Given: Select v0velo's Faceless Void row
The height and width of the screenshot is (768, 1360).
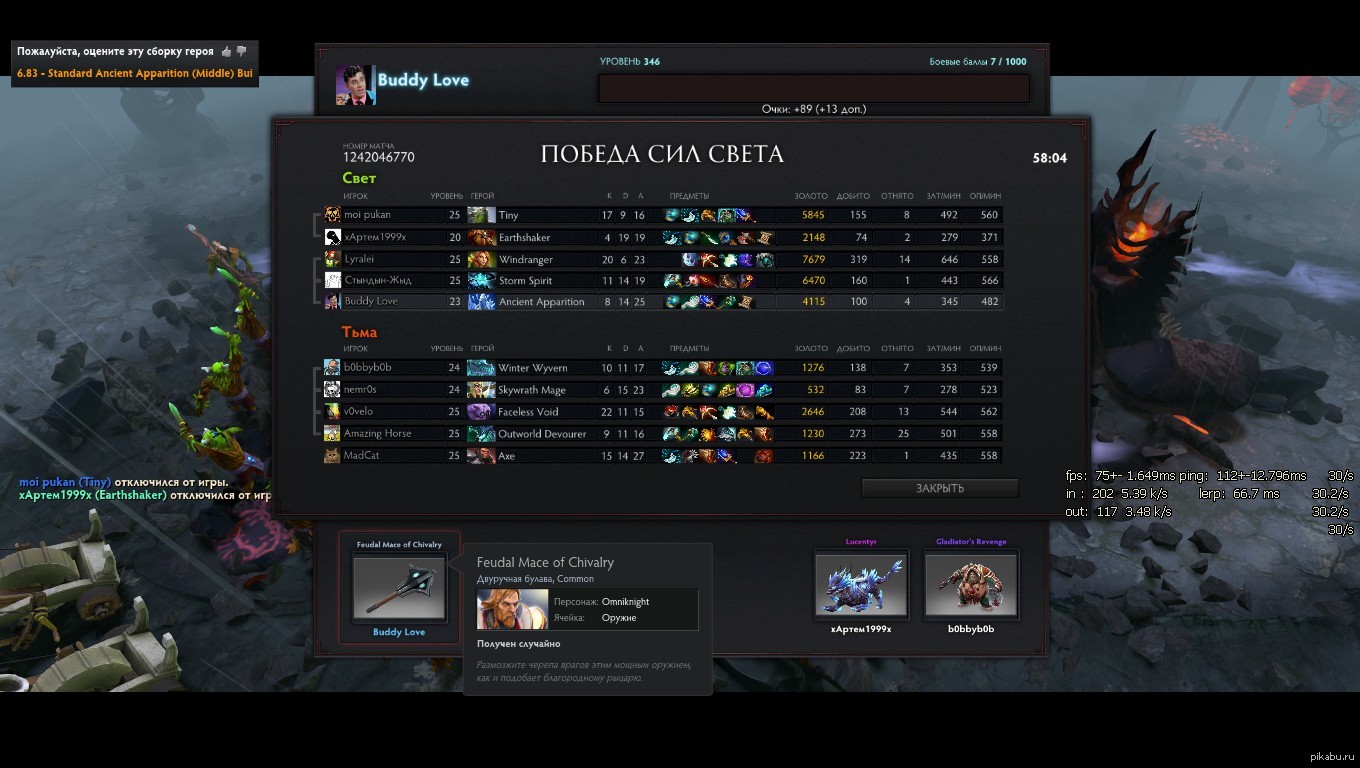Looking at the screenshot, I should (x=660, y=411).
